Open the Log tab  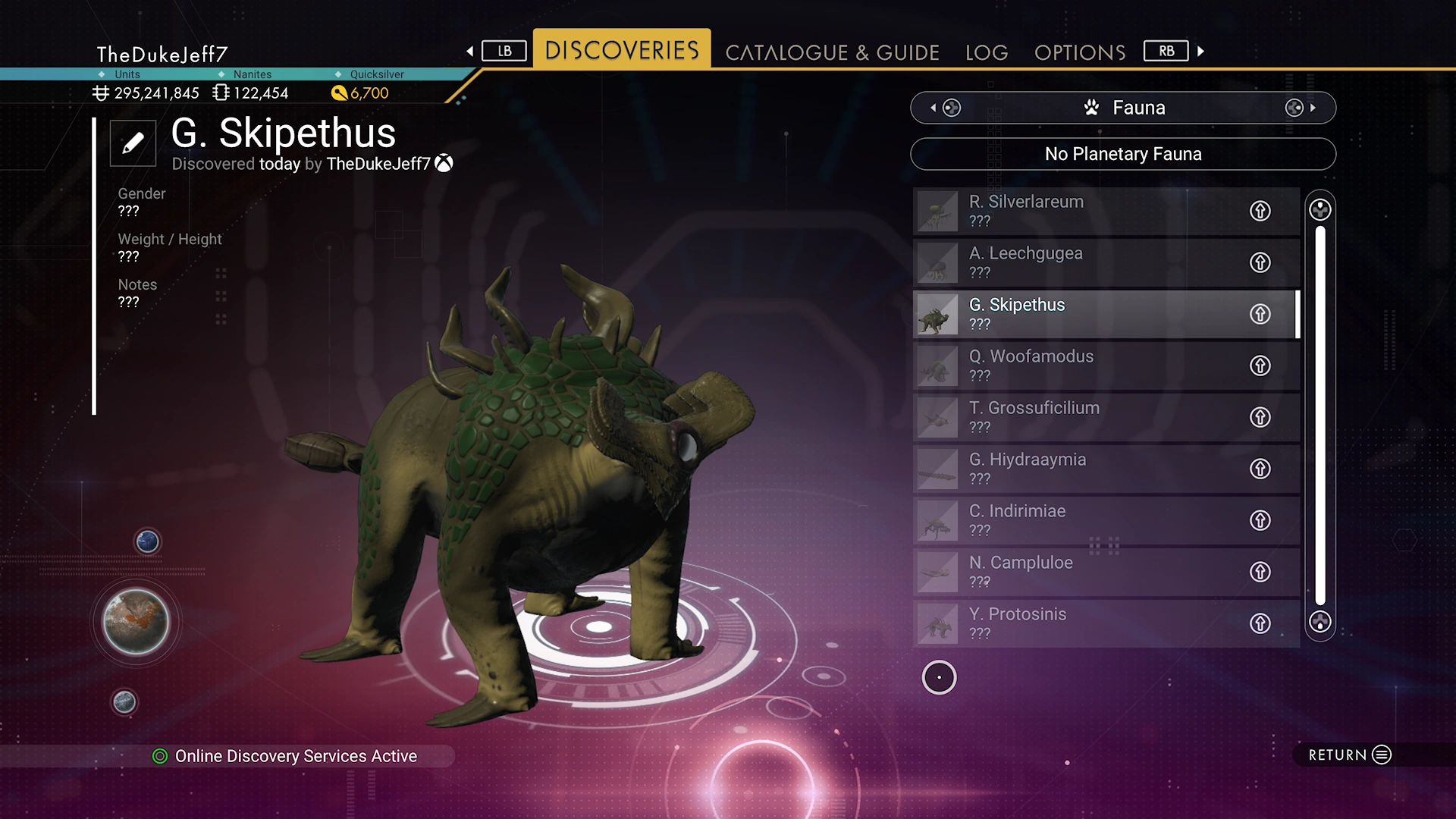coord(987,52)
